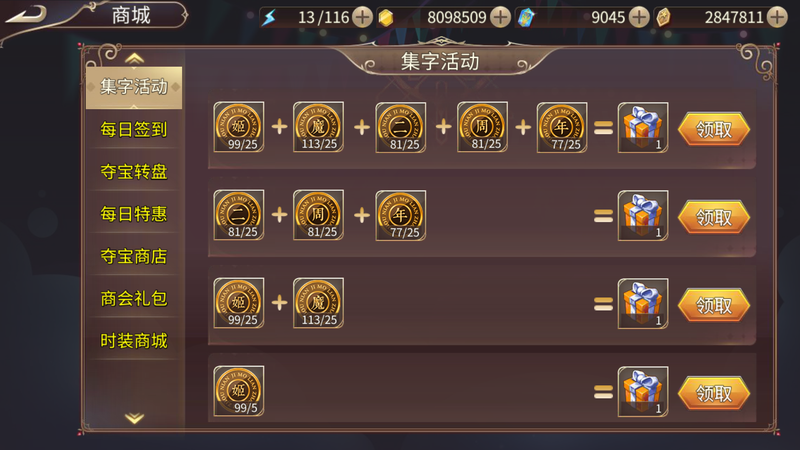Screen dimensions: 800x450
Task: Select the 夺宝转盘 tab
Action: [133, 171]
